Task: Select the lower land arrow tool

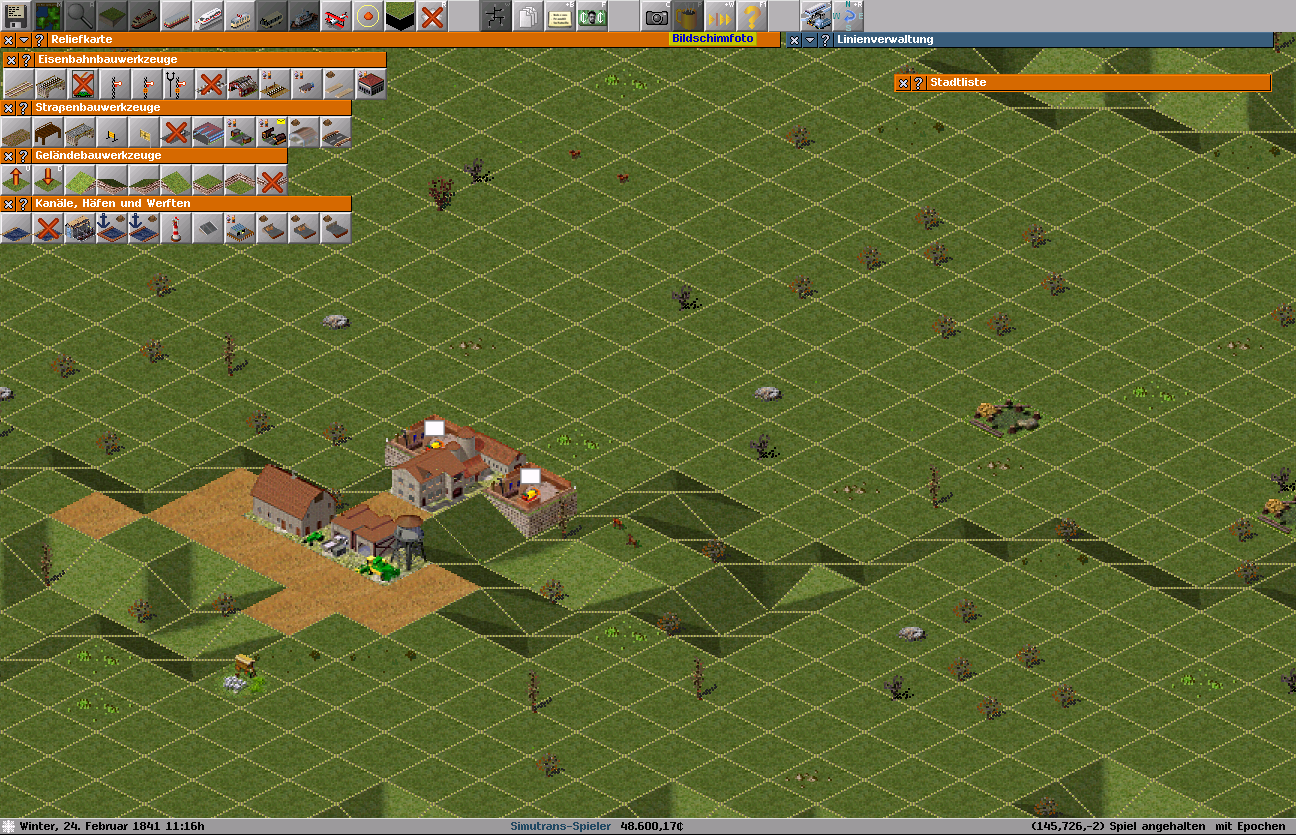Action: click(x=49, y=180)
